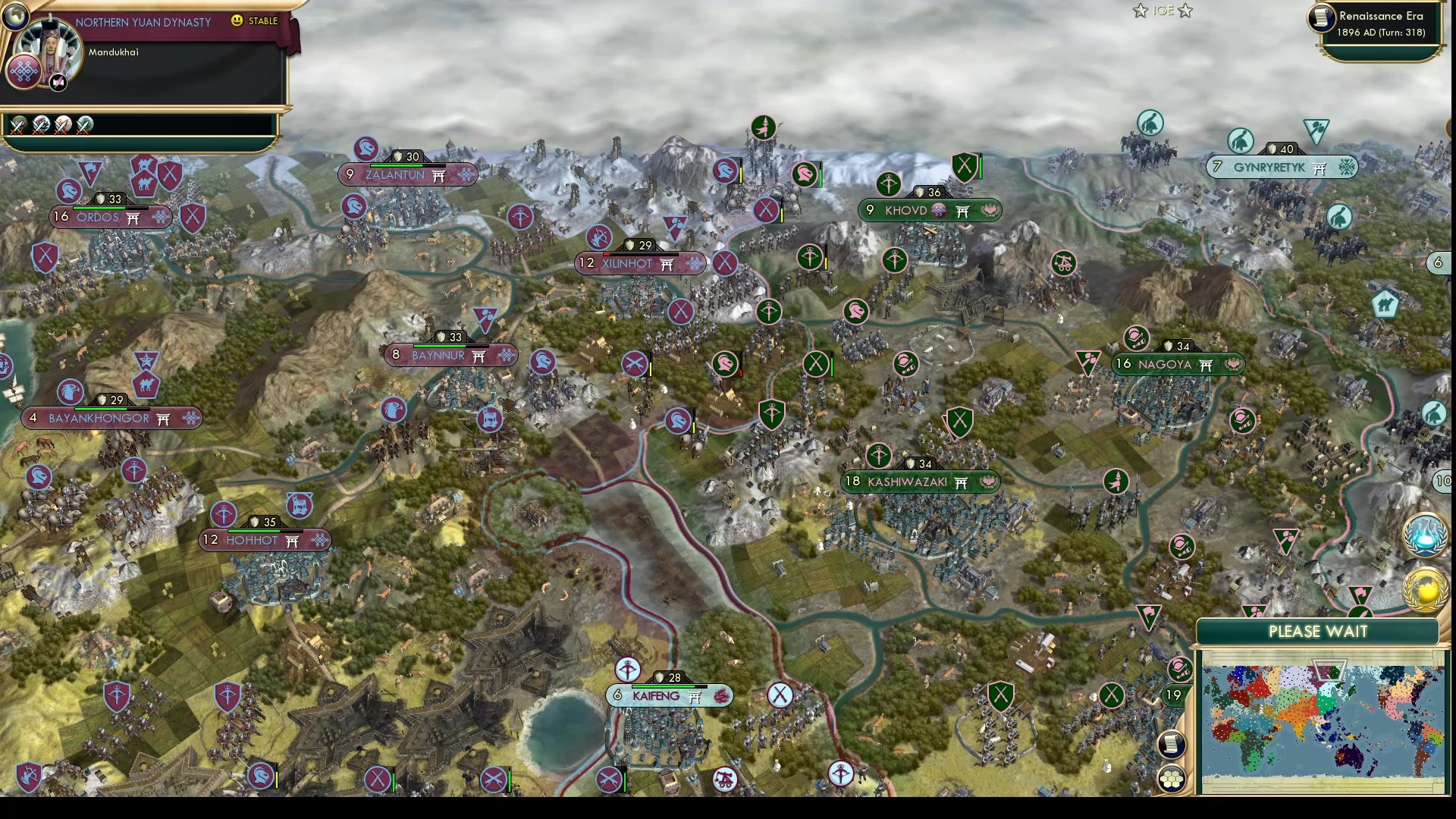Screen dimensions: 1456x819
Task: Click the first crossed-swords war status icon
Action: point(17,125)
